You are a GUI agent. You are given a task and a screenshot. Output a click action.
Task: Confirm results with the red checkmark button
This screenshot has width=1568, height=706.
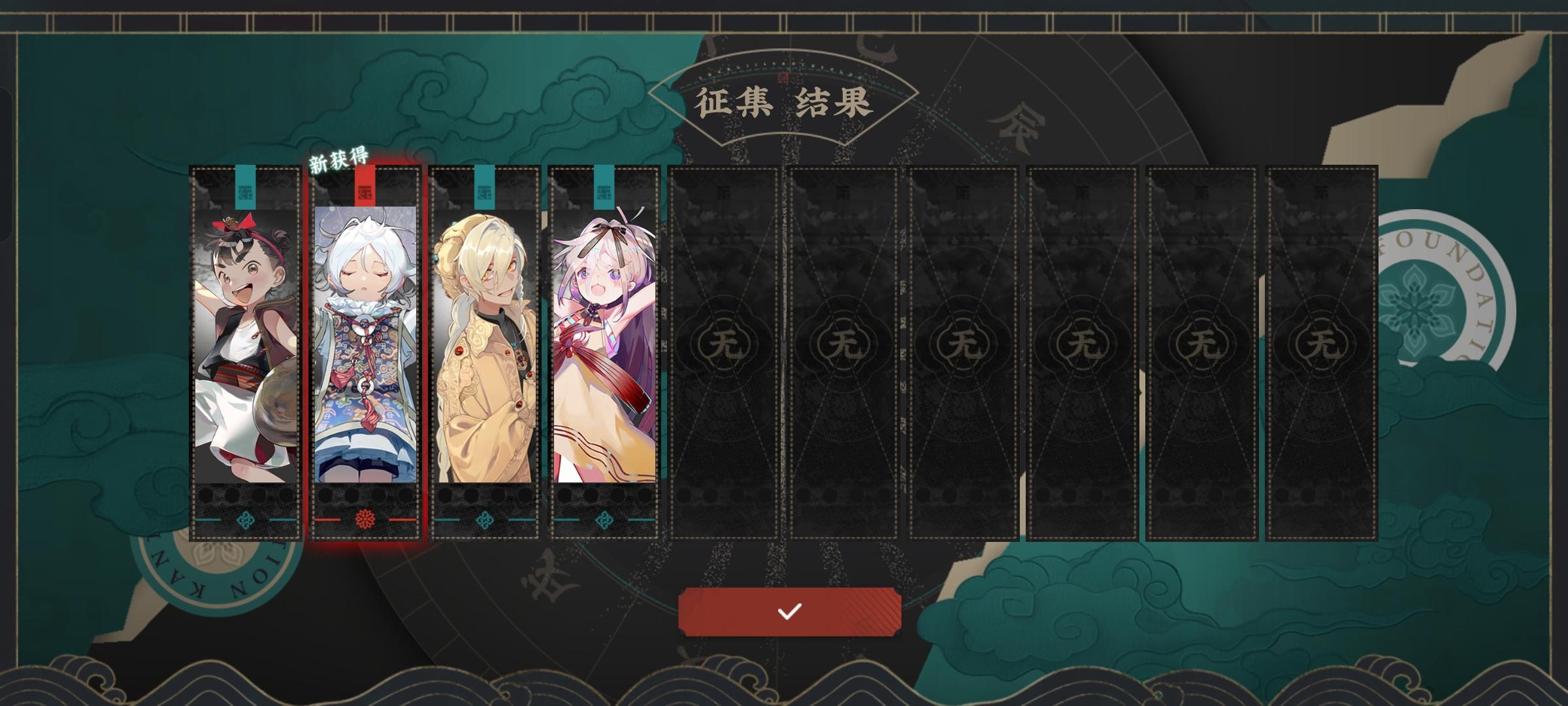pos(789,612)
